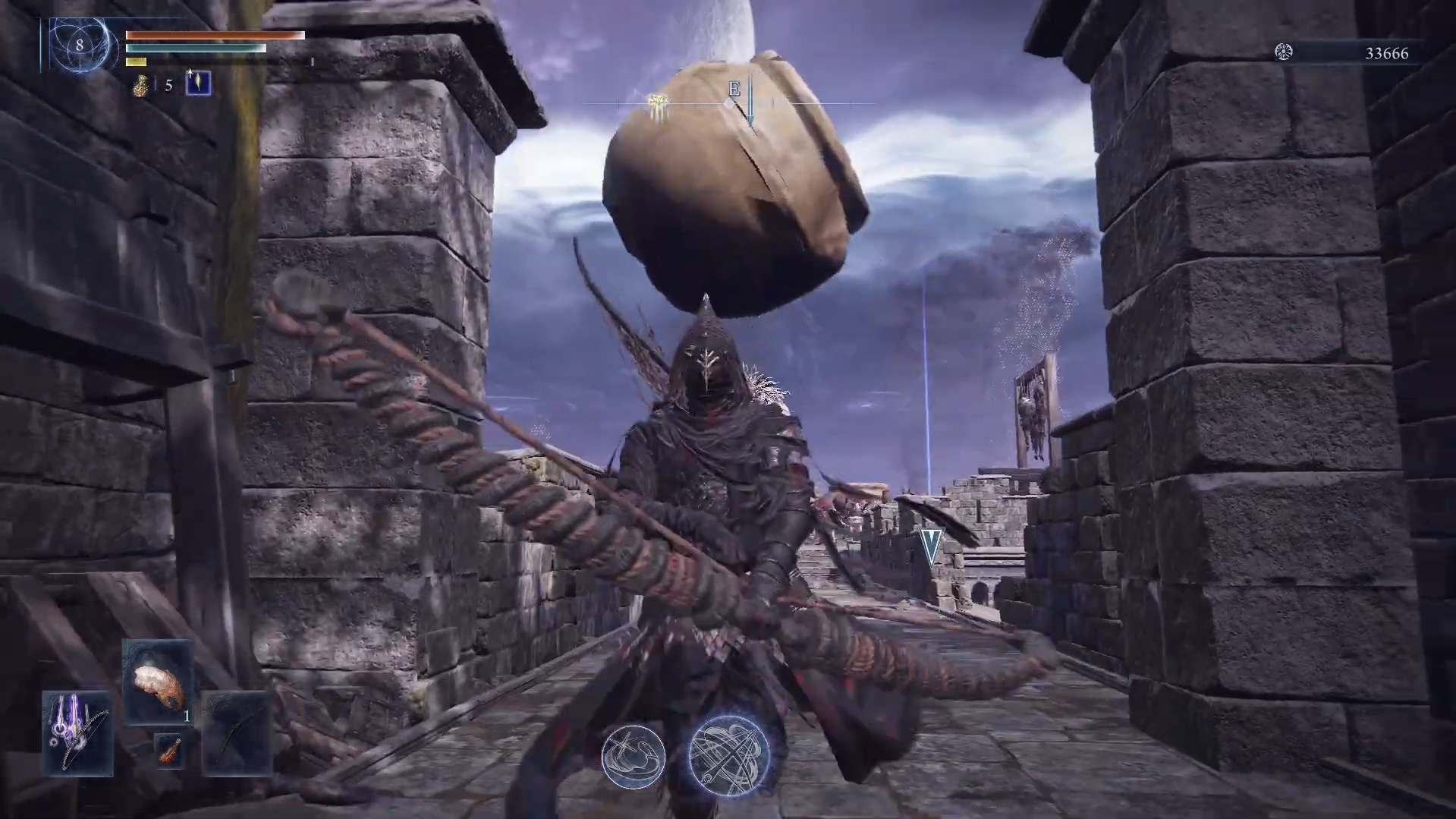The image size is (1456, 819).
Task: Click the runes emblem beside 33666
Action: point(1283,52)
